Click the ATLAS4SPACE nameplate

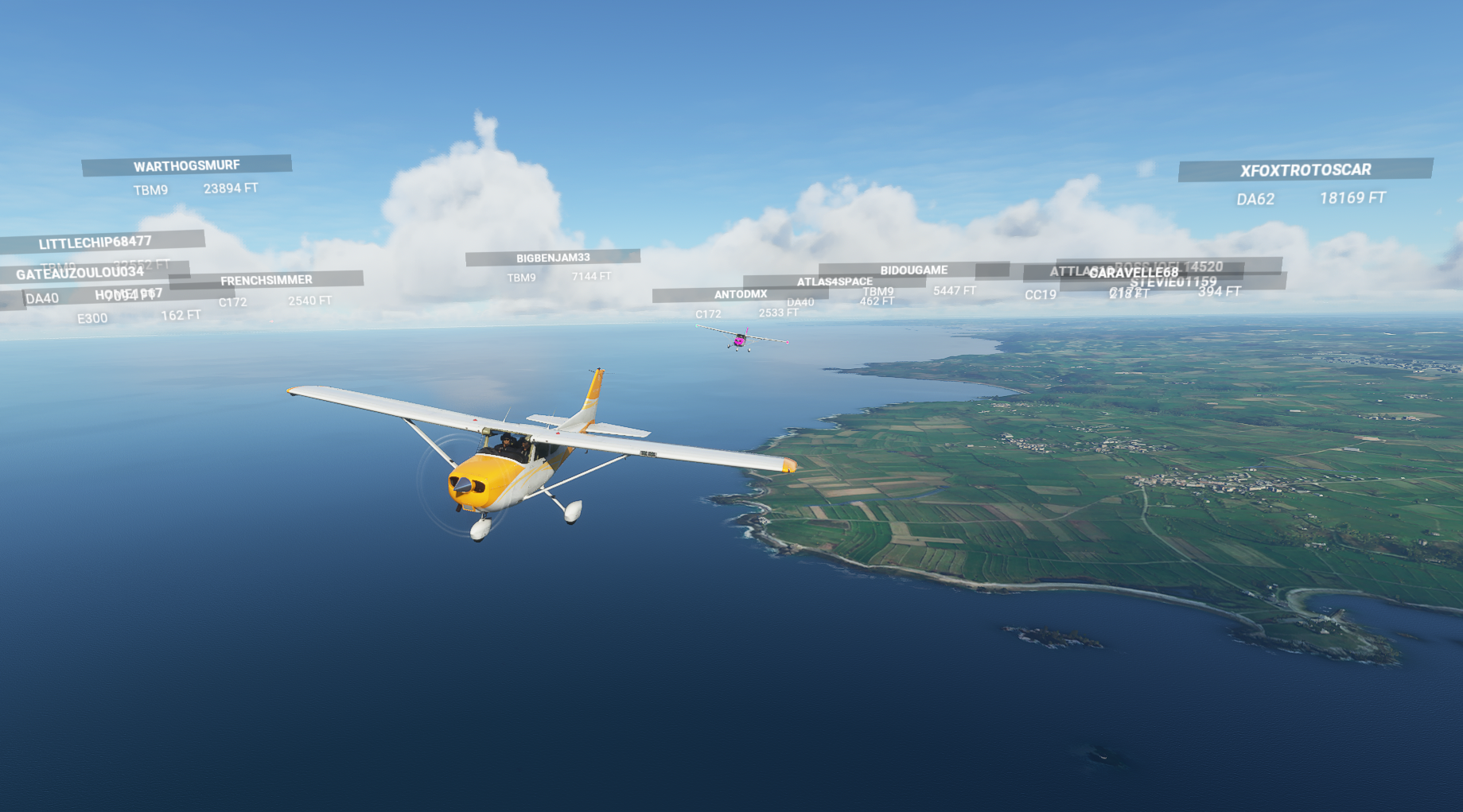833,281
